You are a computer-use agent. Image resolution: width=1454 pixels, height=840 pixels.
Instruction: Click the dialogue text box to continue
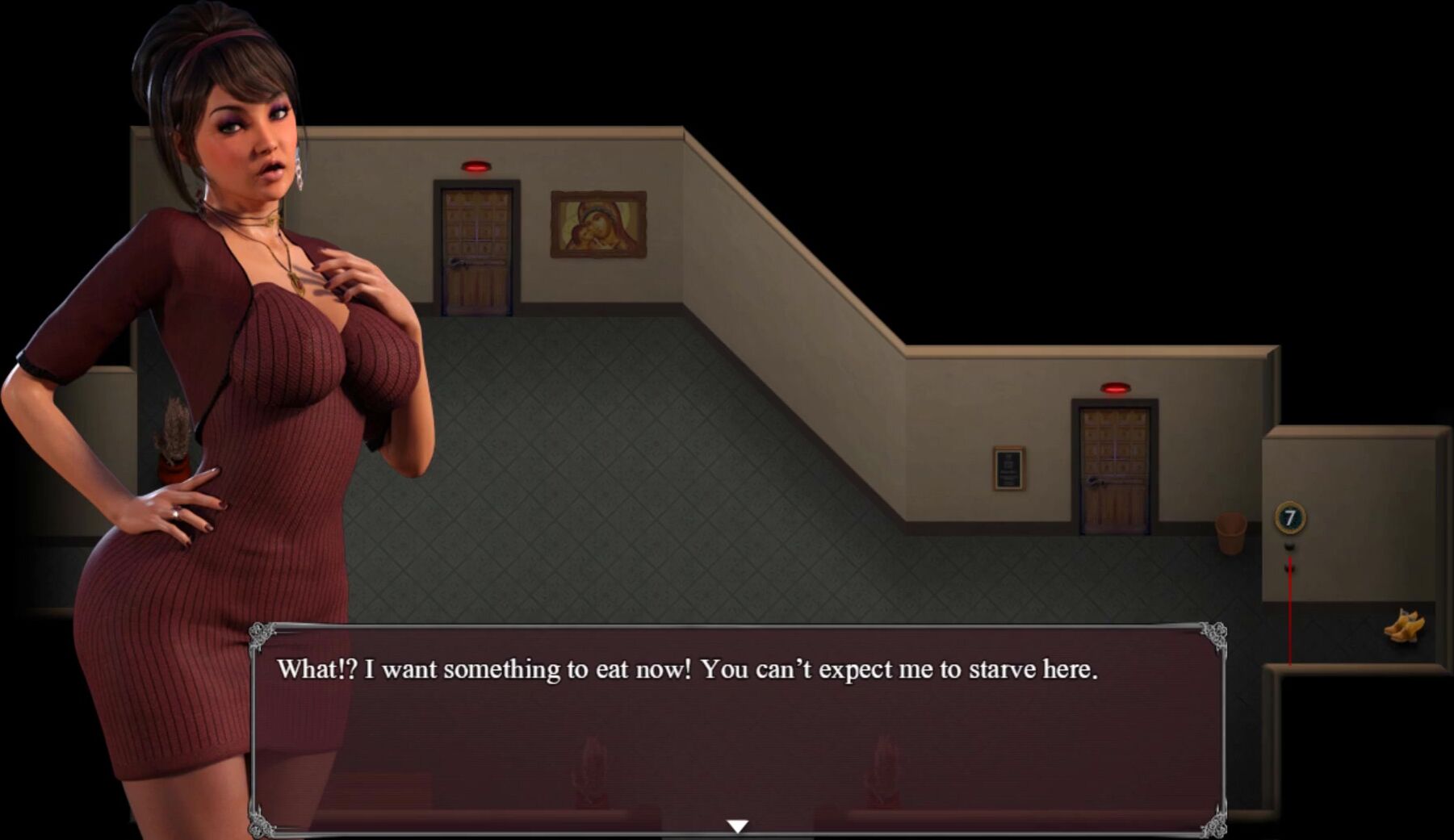tap(737, 726)
